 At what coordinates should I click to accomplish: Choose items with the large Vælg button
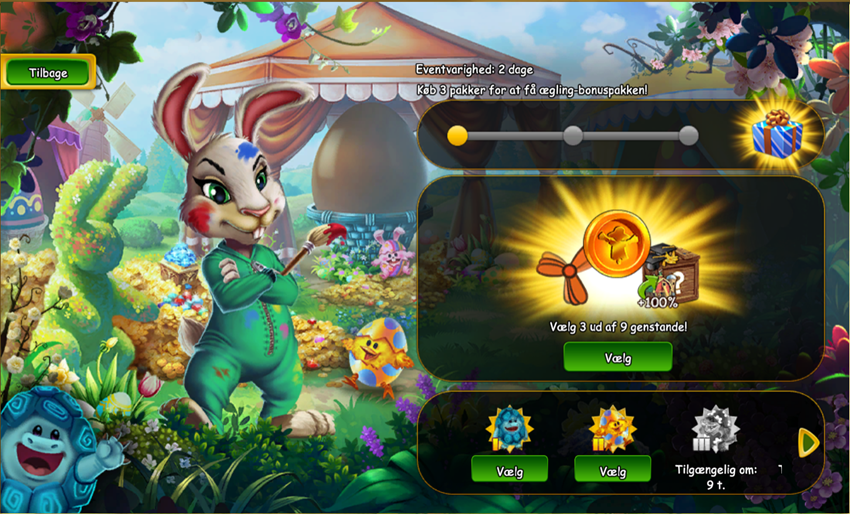[x=617, y=357]
